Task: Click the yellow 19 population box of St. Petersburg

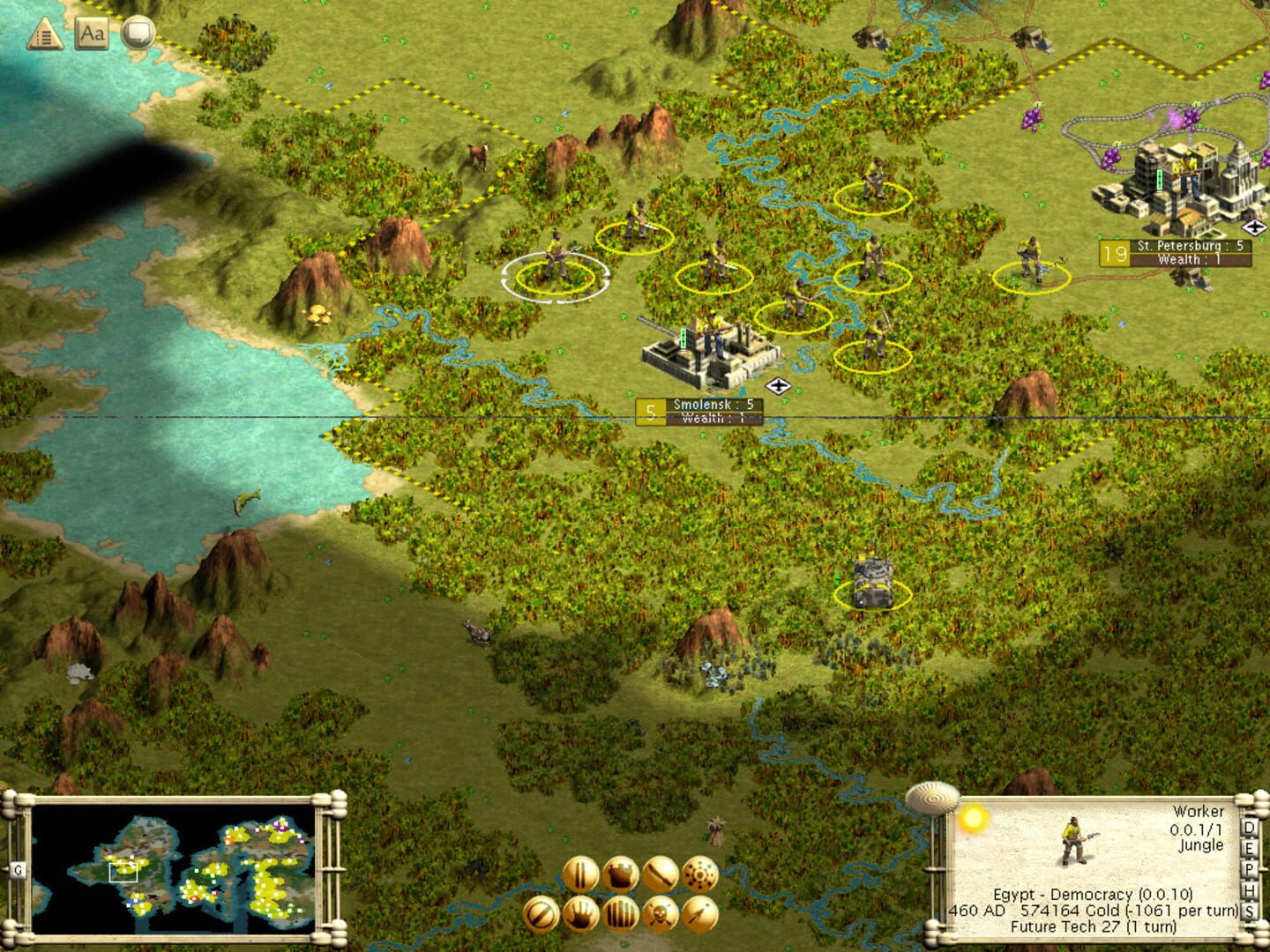Action: [x=1113, y=252]
